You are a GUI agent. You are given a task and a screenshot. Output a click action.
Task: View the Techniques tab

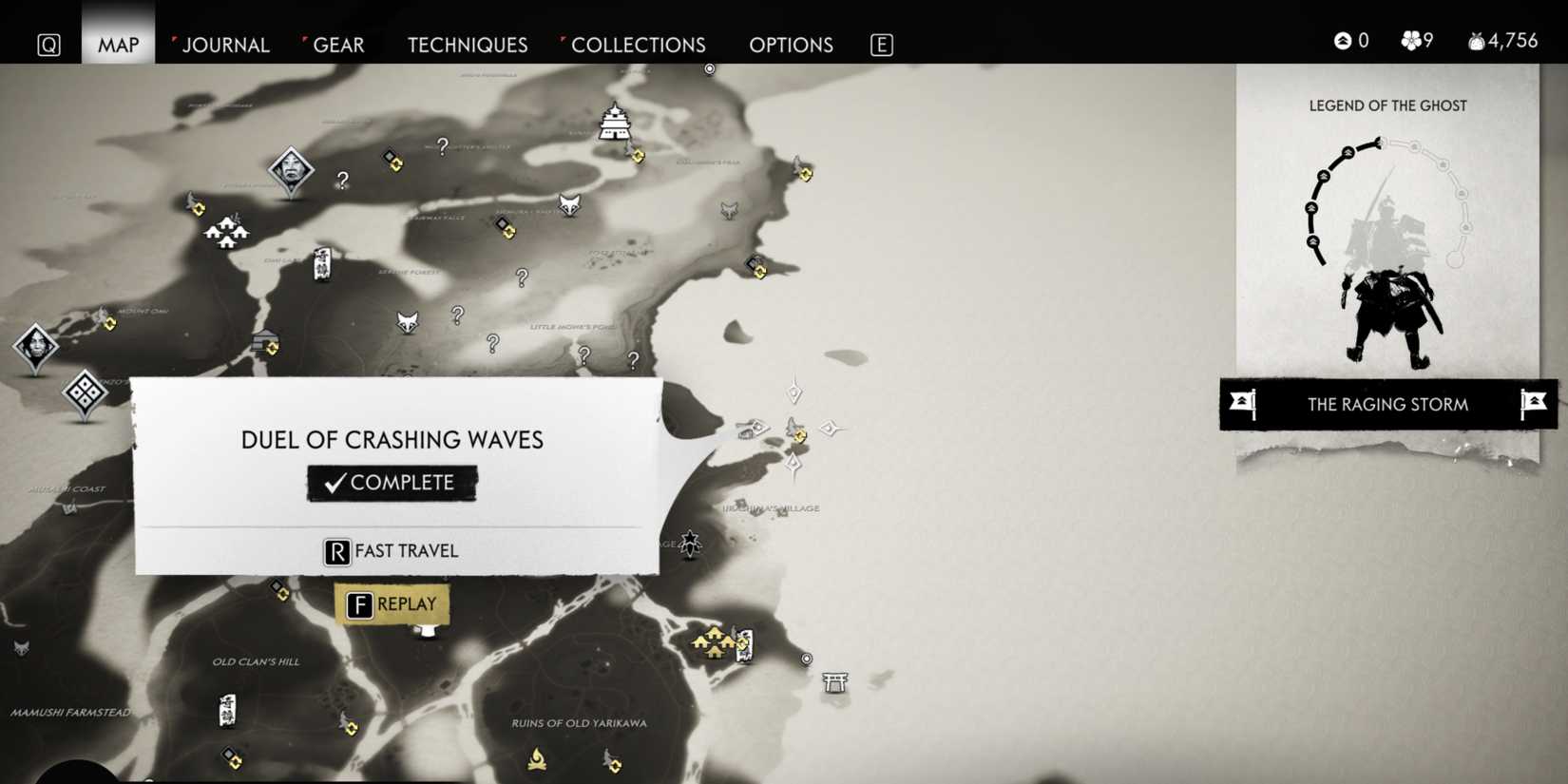click(x=467, y=45)
